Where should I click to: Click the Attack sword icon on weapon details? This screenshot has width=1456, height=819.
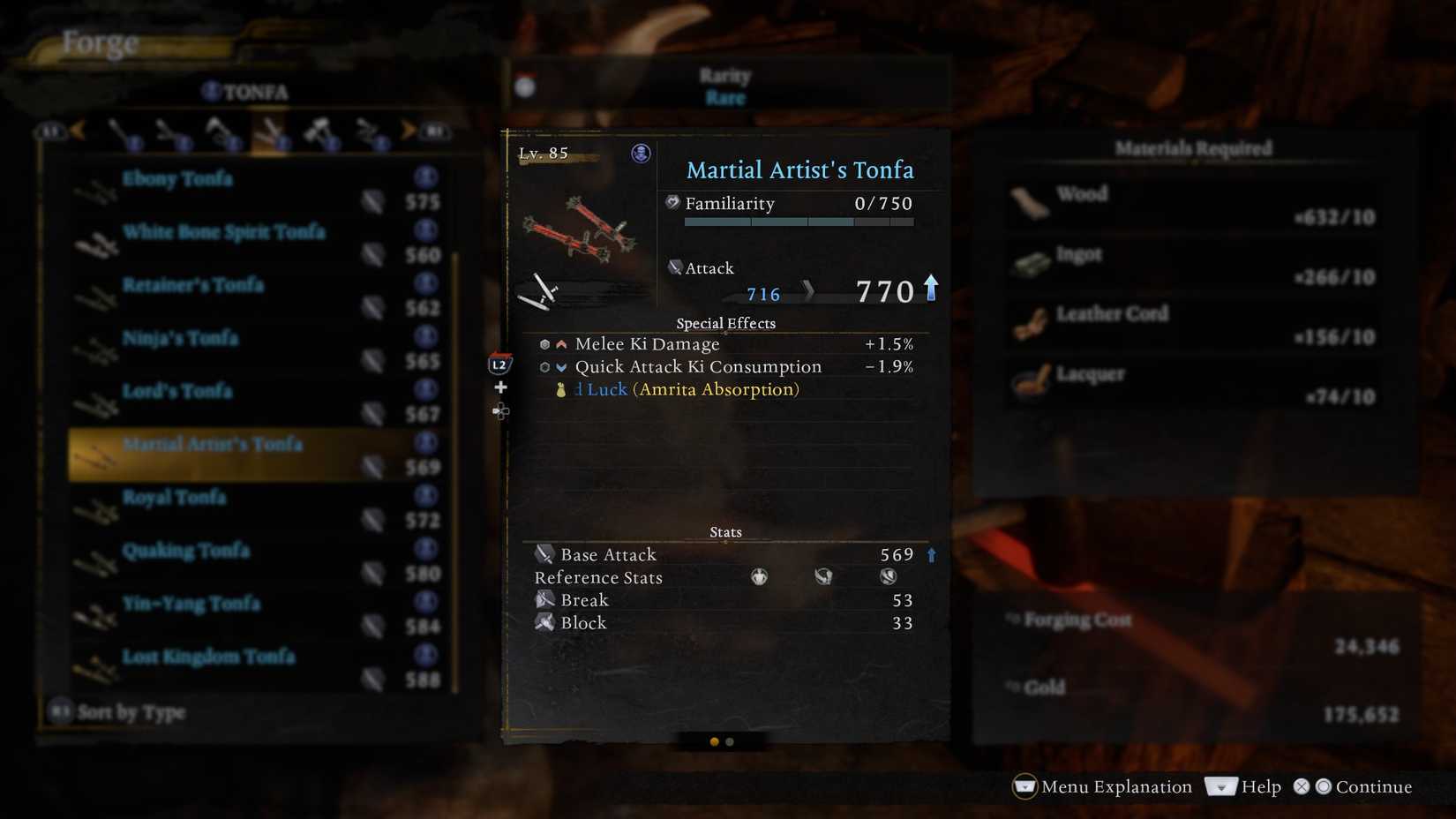click(676, 267)
